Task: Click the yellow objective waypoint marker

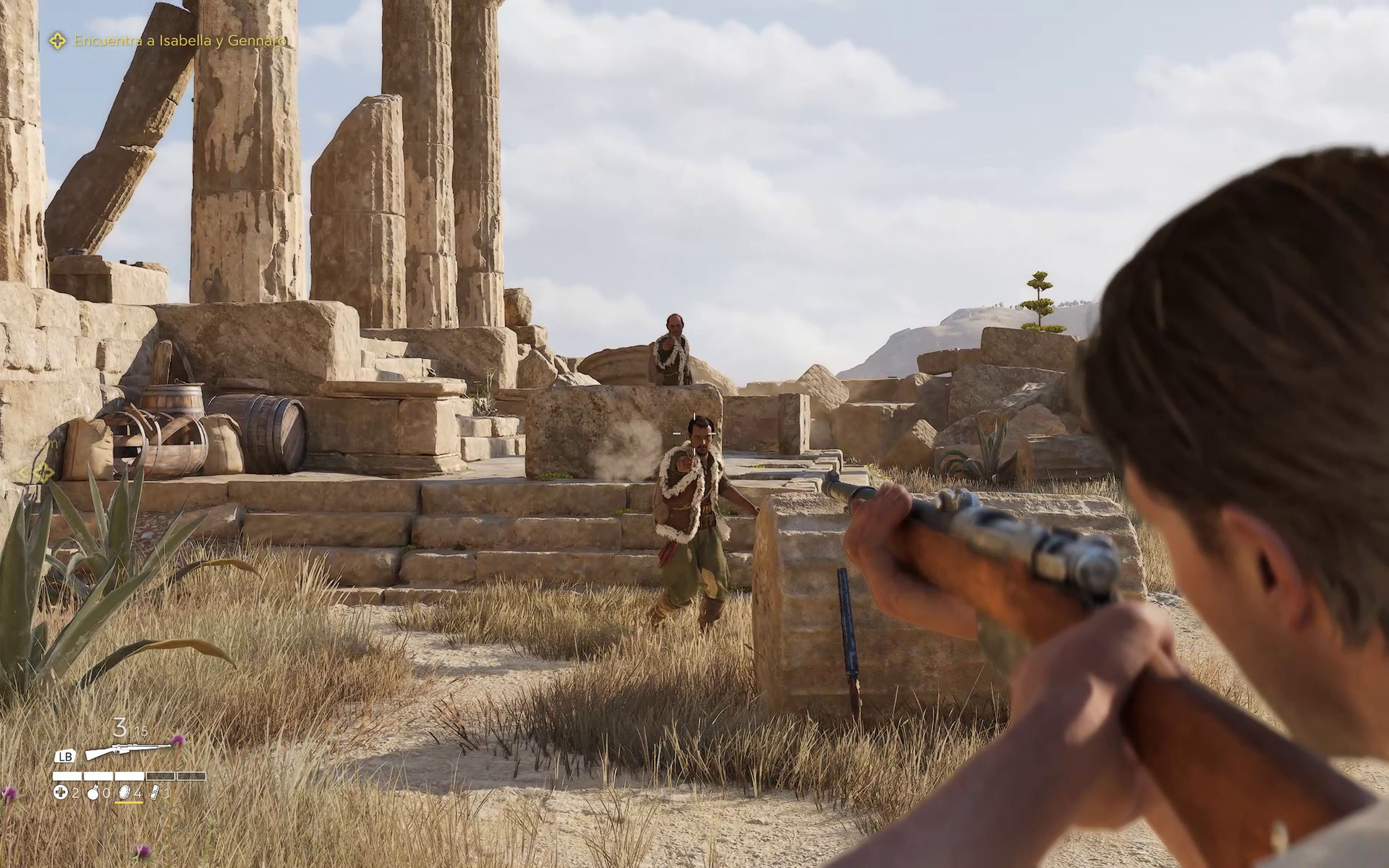Action: click(x=43, y=473)
